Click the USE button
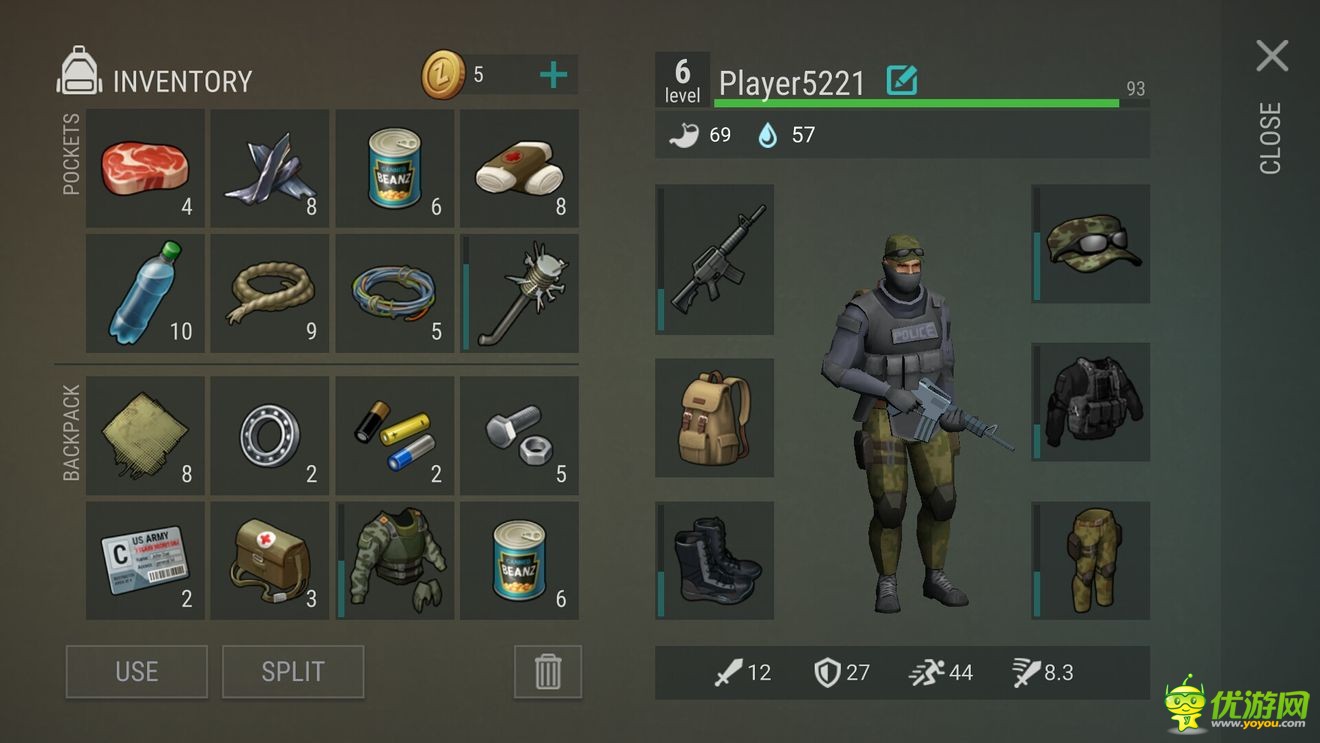This screenshot has width=1320, height=743. [x=137, y=671]
